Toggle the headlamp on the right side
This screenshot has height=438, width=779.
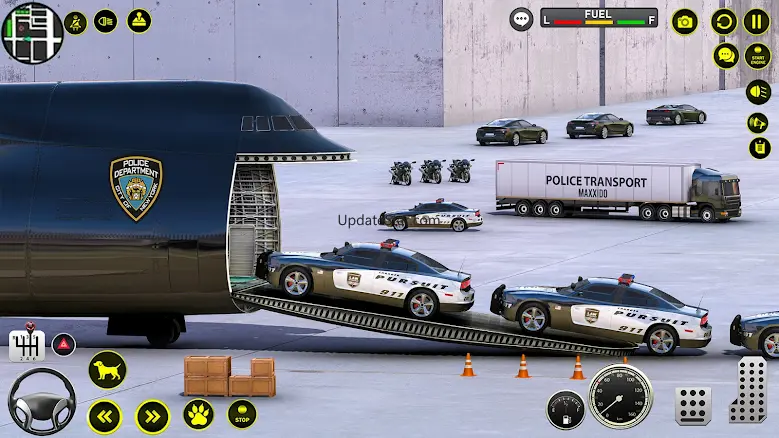coord(760,94)
